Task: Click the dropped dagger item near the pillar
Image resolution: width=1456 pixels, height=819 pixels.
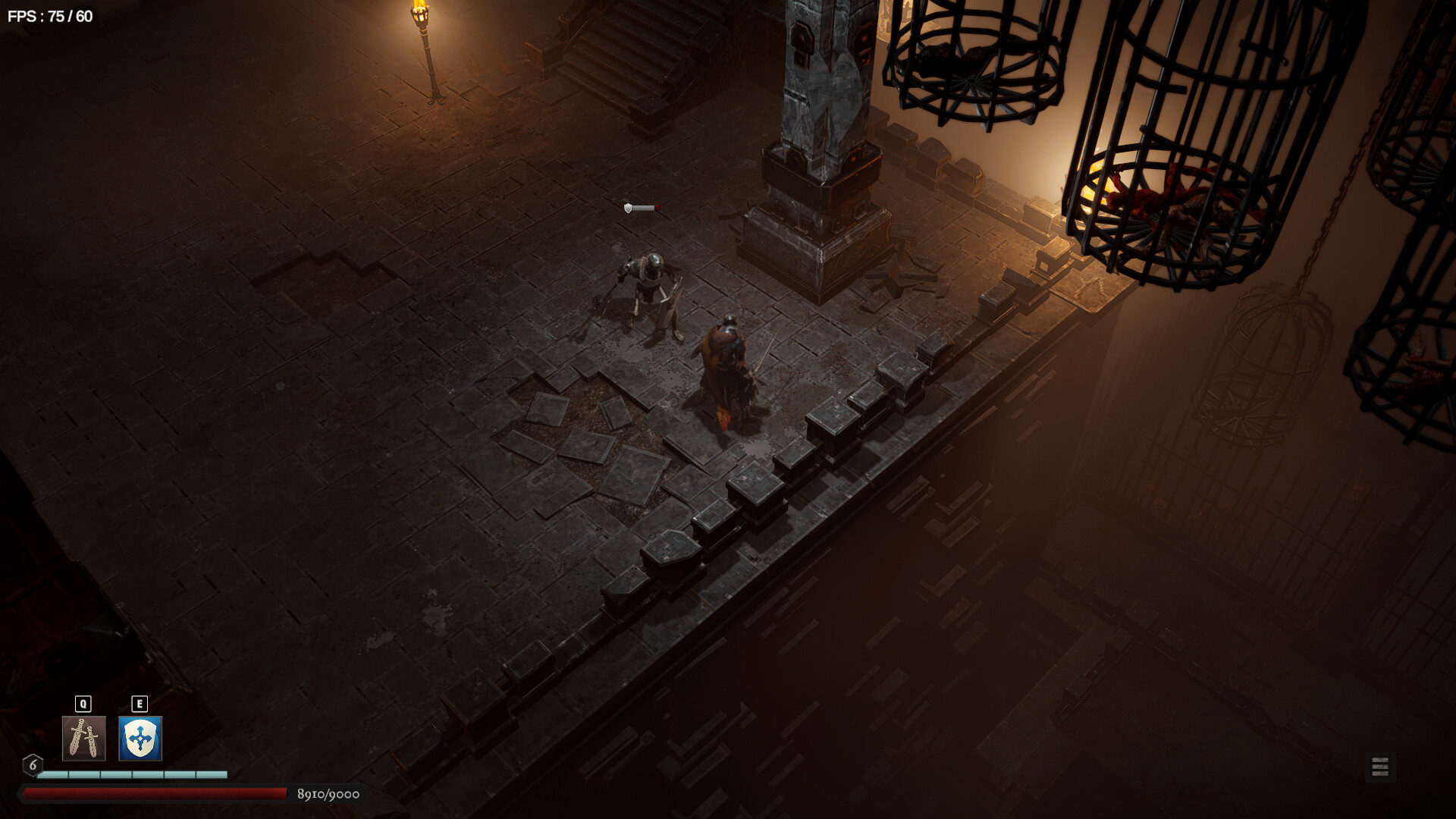Action: [x=641, y=207]
